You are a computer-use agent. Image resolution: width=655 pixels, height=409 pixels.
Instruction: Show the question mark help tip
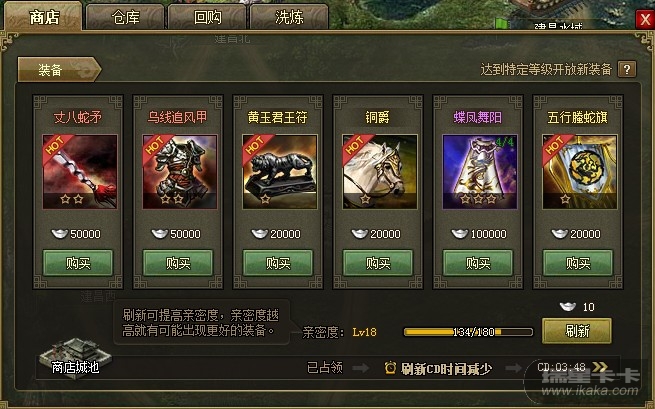point(627,70)
